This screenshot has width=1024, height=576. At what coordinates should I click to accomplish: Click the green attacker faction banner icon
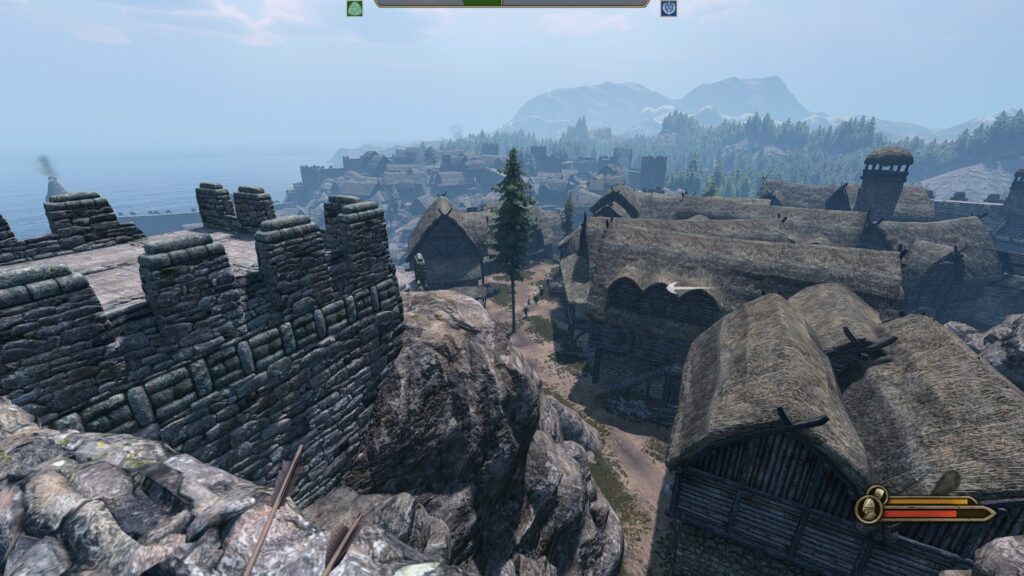point(354,8)
